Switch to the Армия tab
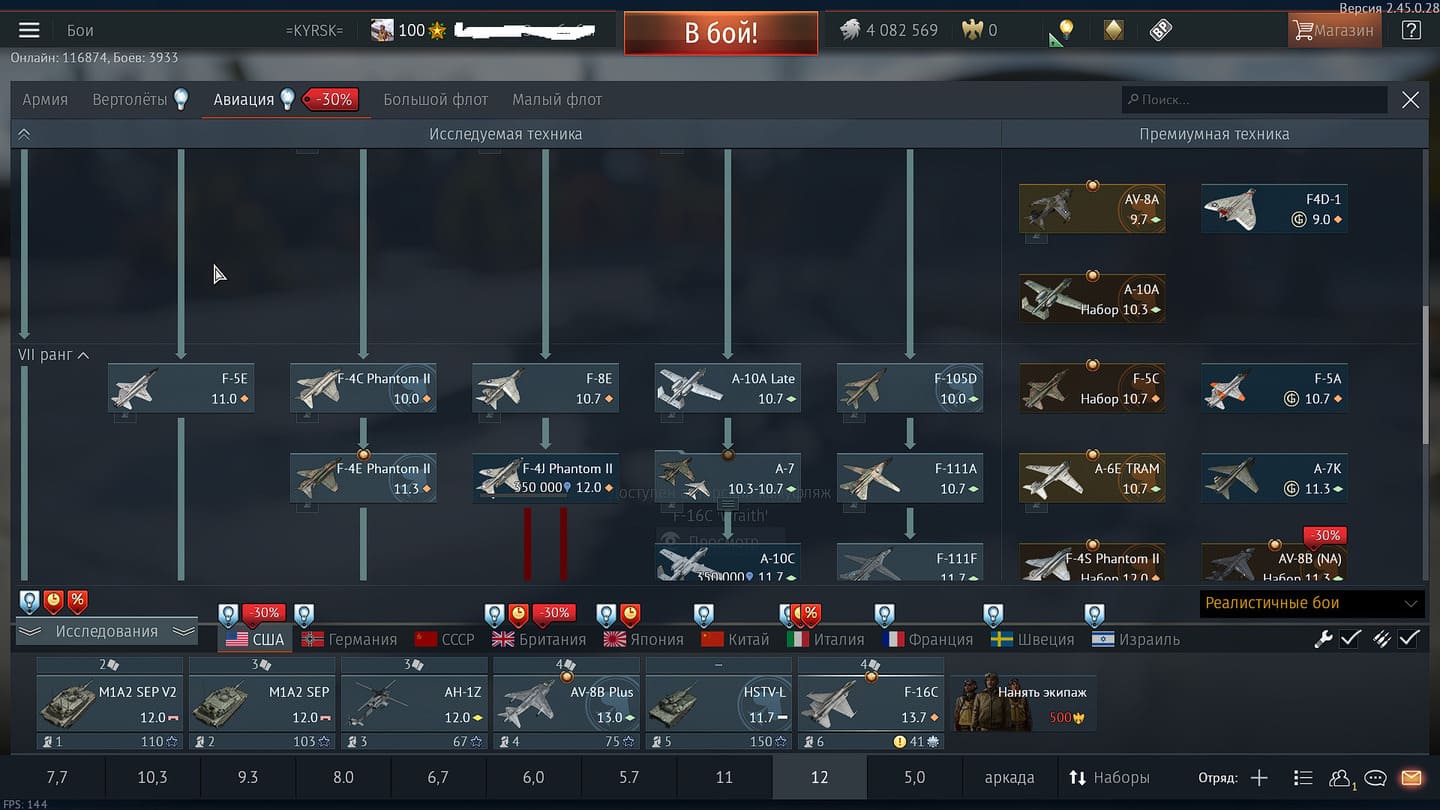This screenshot has height=810, width=1440. (x=45, y=100)
